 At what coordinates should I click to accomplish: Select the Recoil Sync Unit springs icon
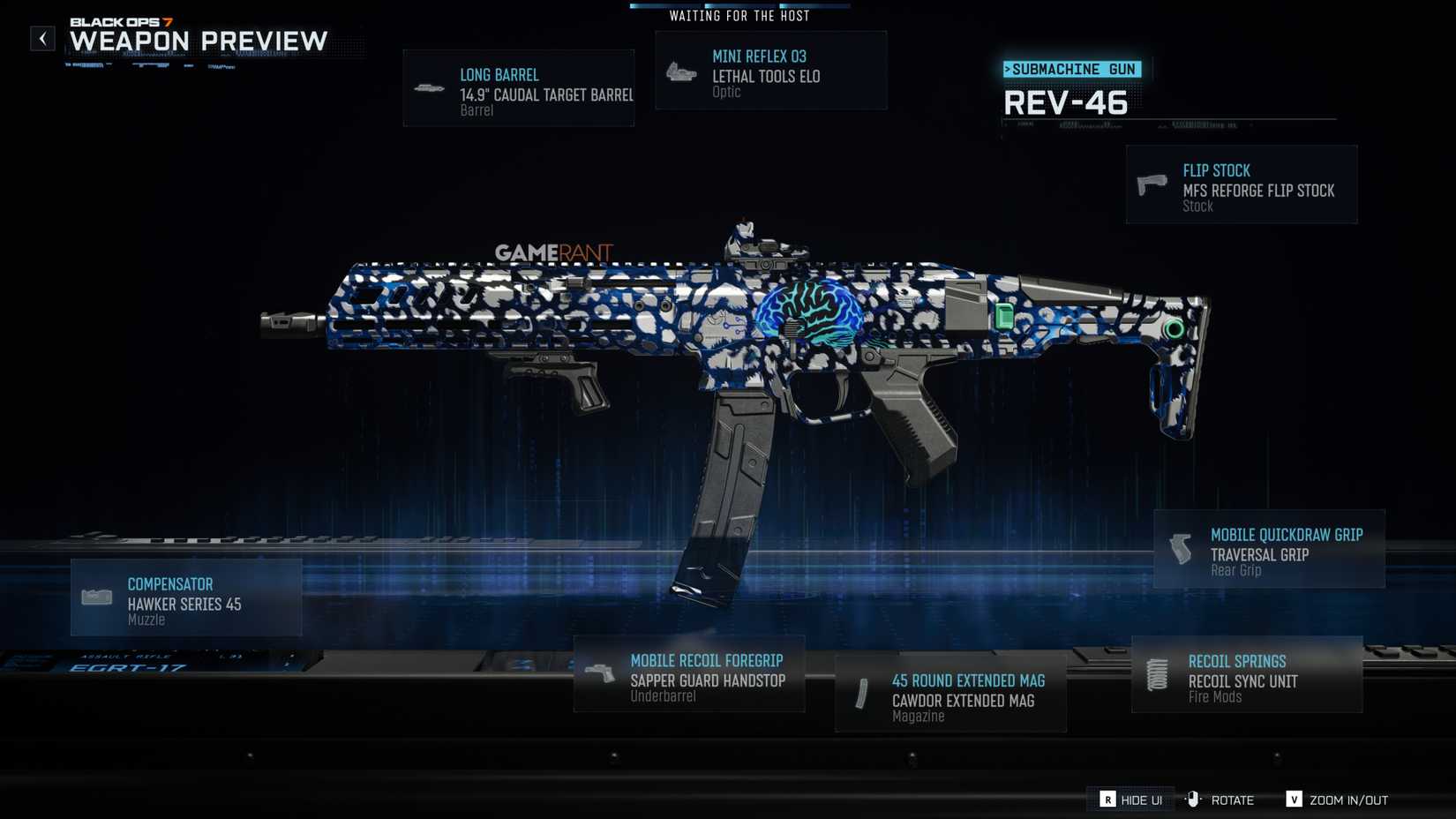click(1158, 673)
